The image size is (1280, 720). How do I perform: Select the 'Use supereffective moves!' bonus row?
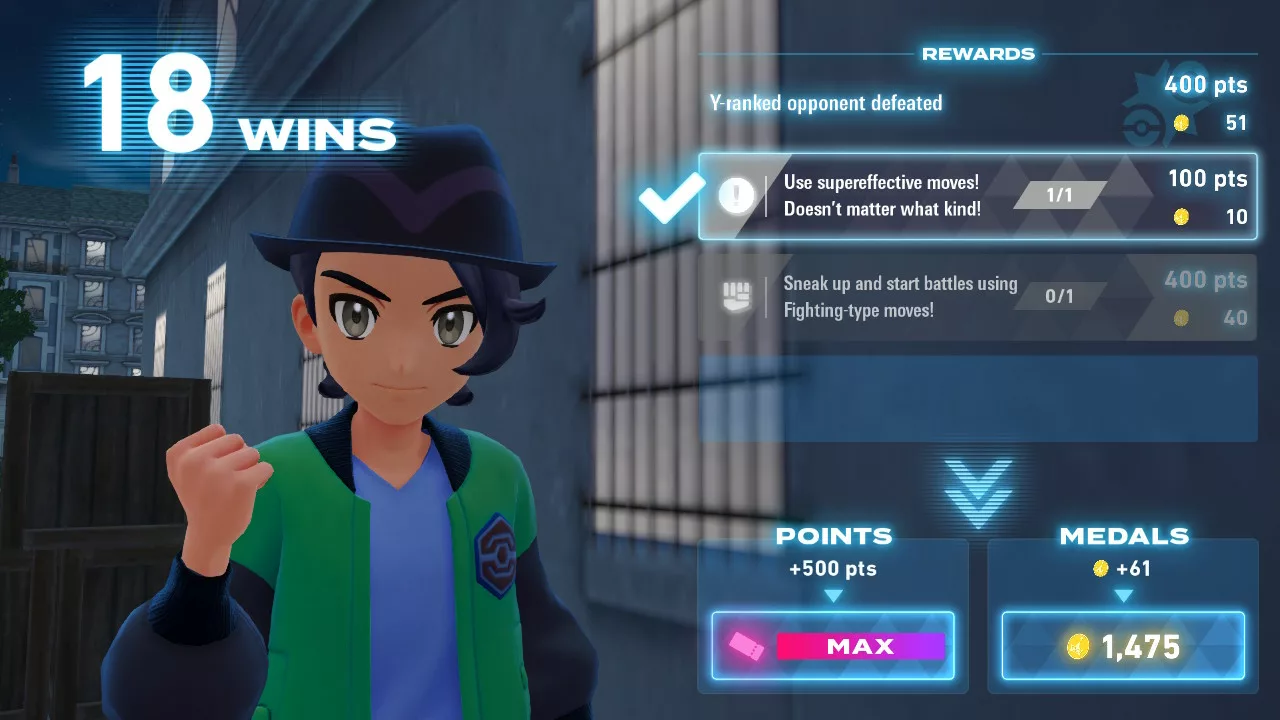click(977, 196)
